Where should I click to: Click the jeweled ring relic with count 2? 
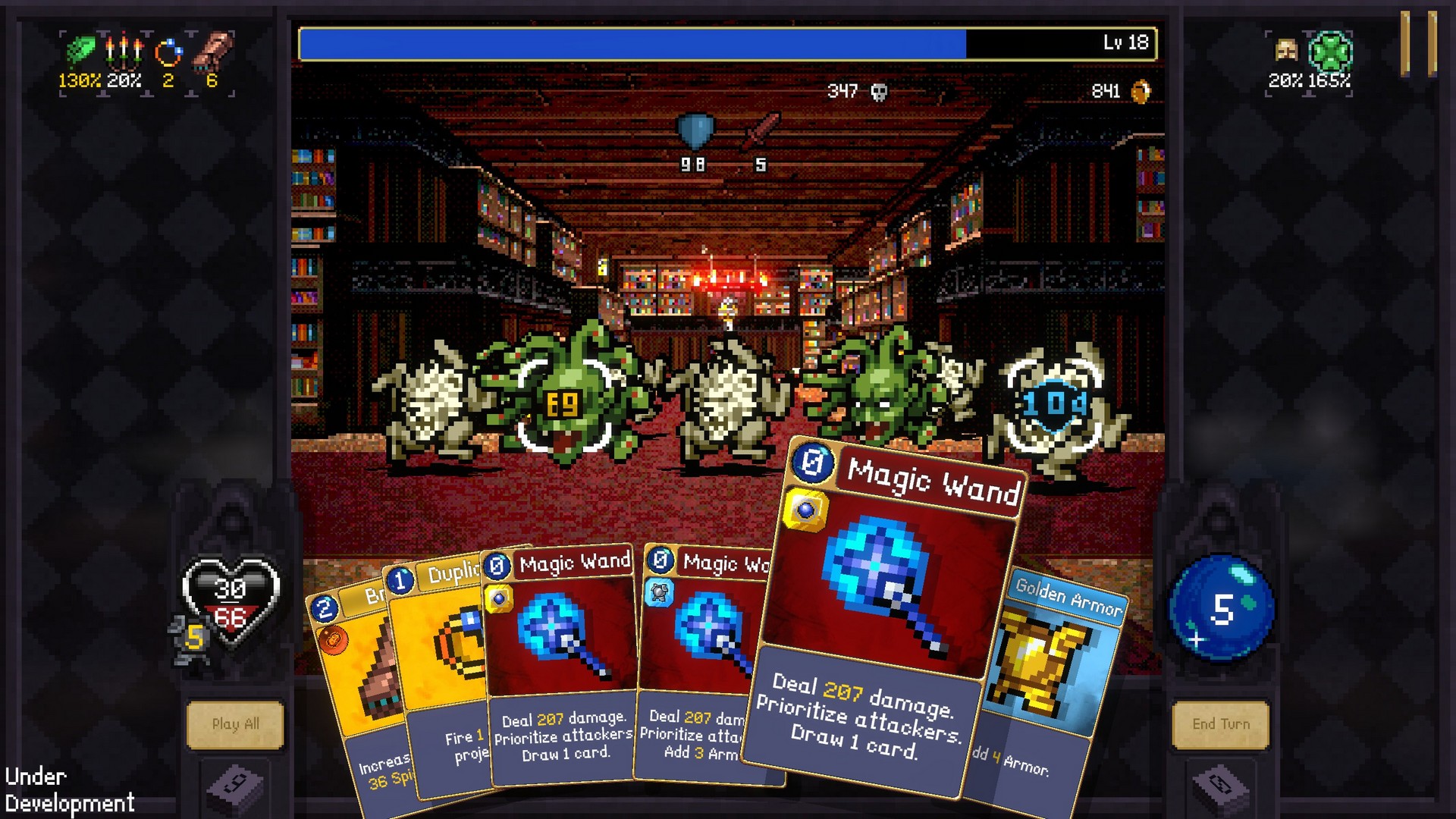tap(171, 52)
